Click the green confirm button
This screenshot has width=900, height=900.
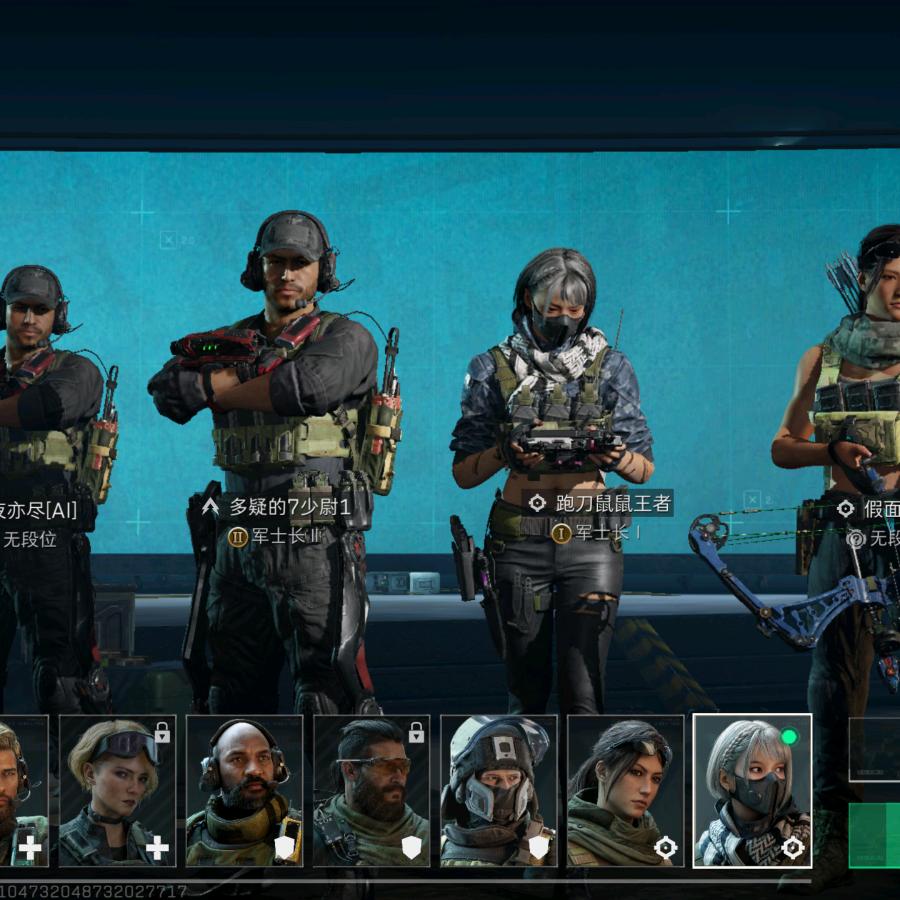875,834
